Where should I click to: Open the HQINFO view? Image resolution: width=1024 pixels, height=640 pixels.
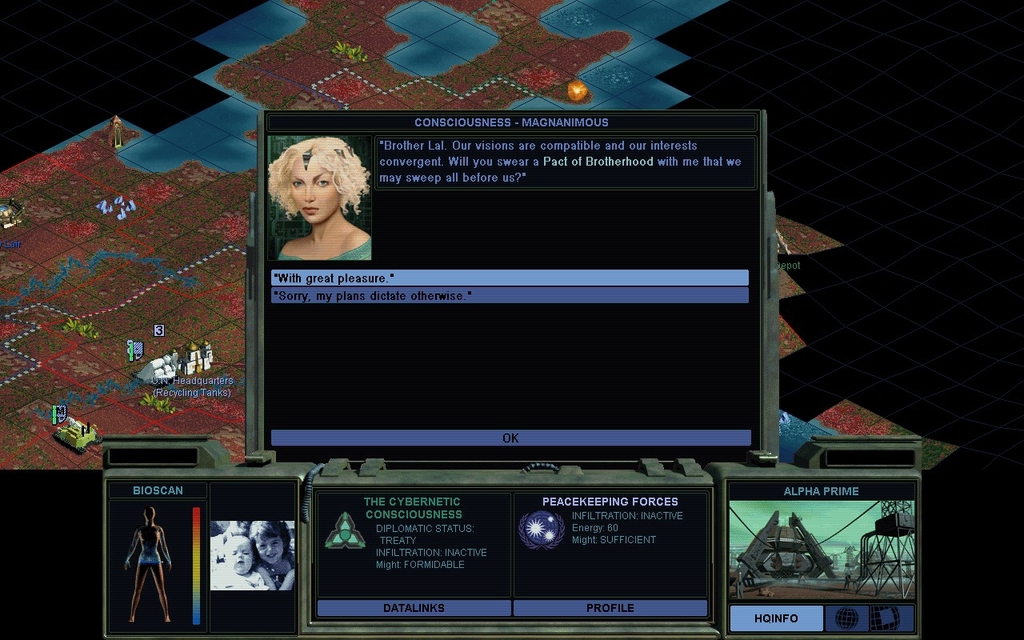click(776, 618)
